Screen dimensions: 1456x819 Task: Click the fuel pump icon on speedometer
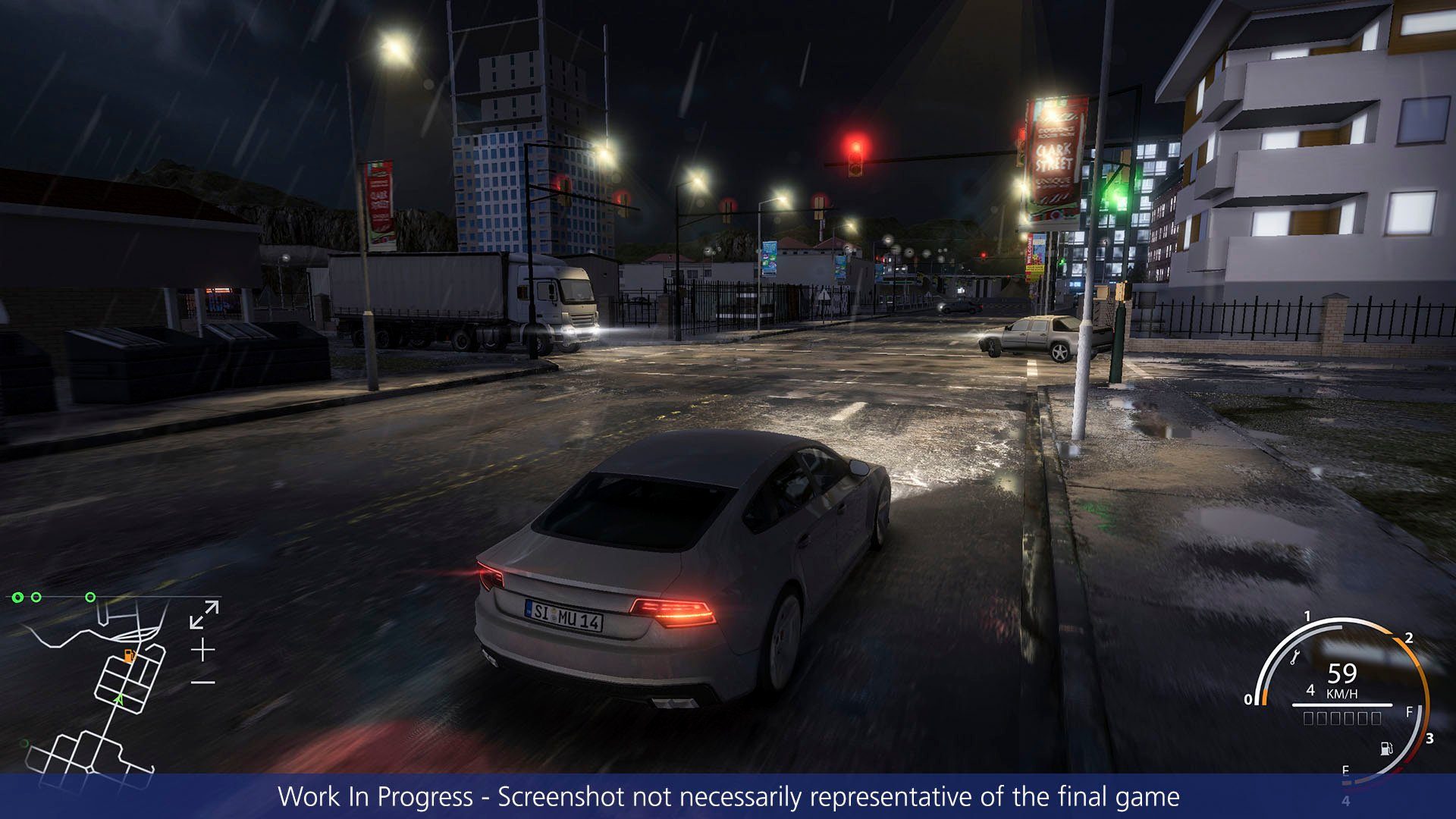point(1387,749)
